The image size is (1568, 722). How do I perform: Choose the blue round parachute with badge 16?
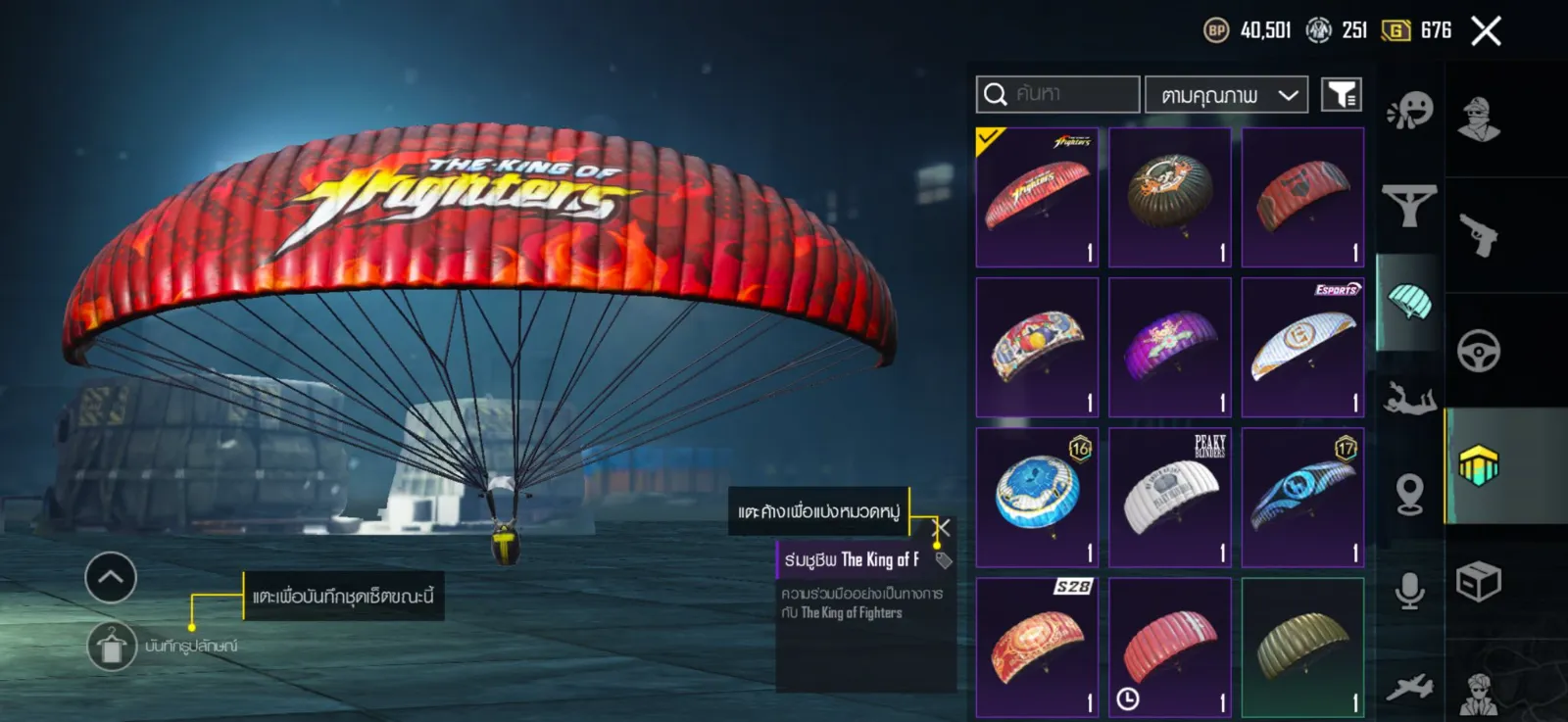(1037, 498)
